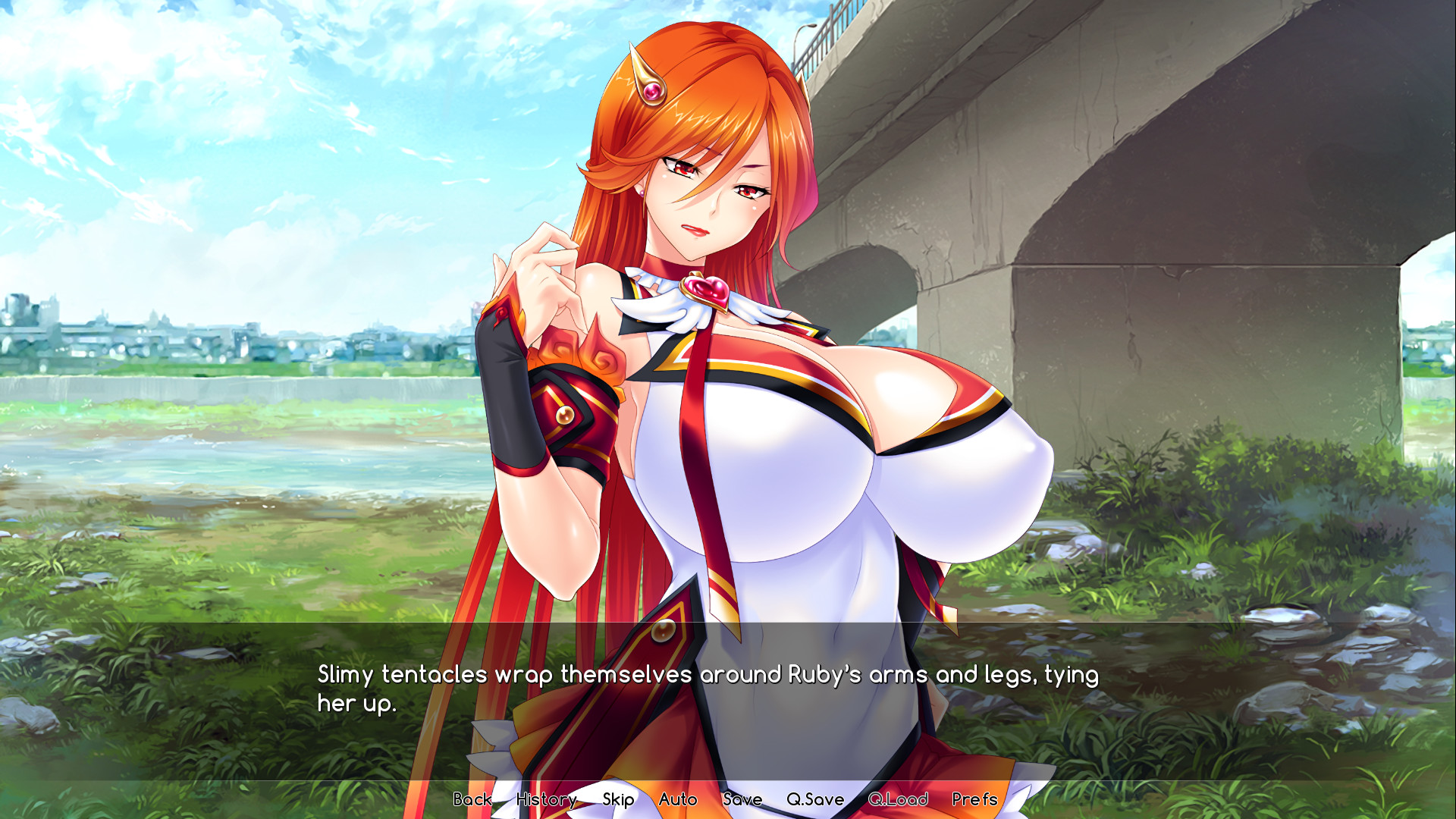Turn on Auto-play mode

coord(679,799)
